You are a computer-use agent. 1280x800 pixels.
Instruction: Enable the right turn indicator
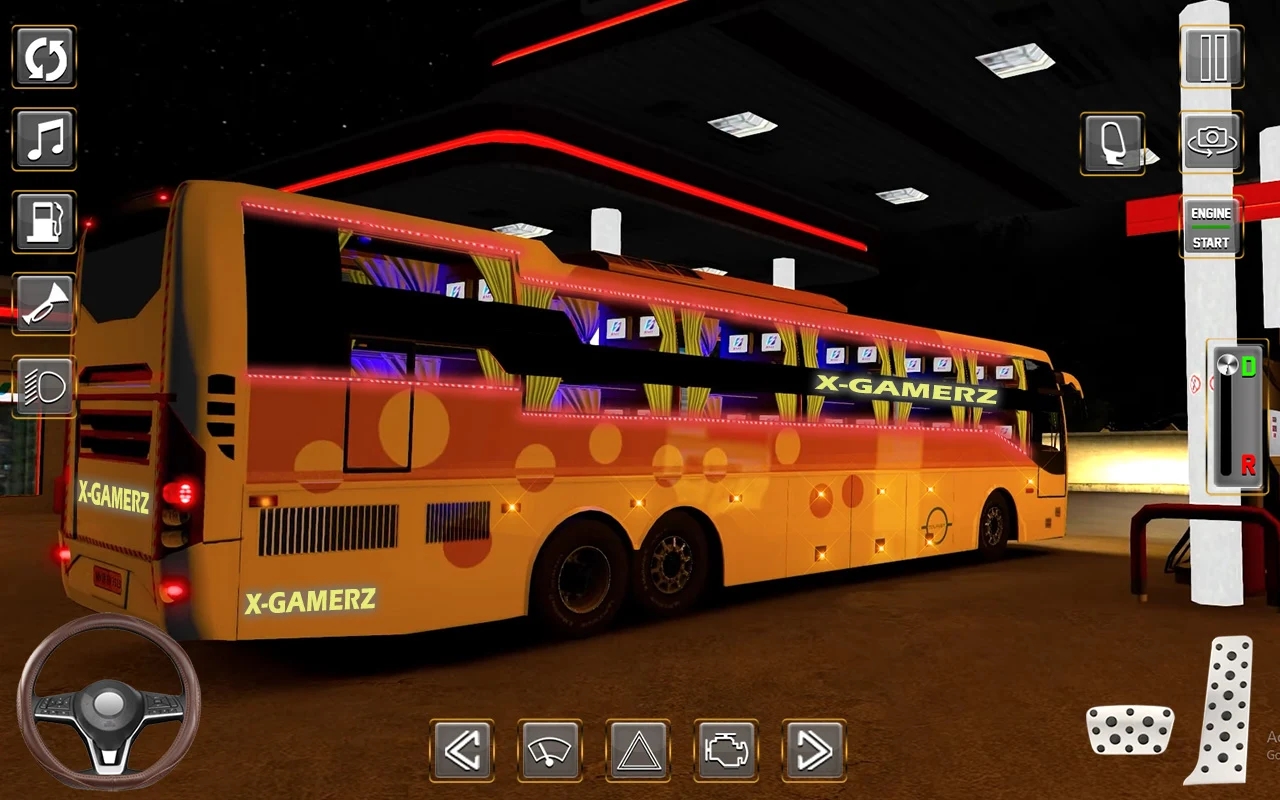pyautogui.click(x=815, y=748)
